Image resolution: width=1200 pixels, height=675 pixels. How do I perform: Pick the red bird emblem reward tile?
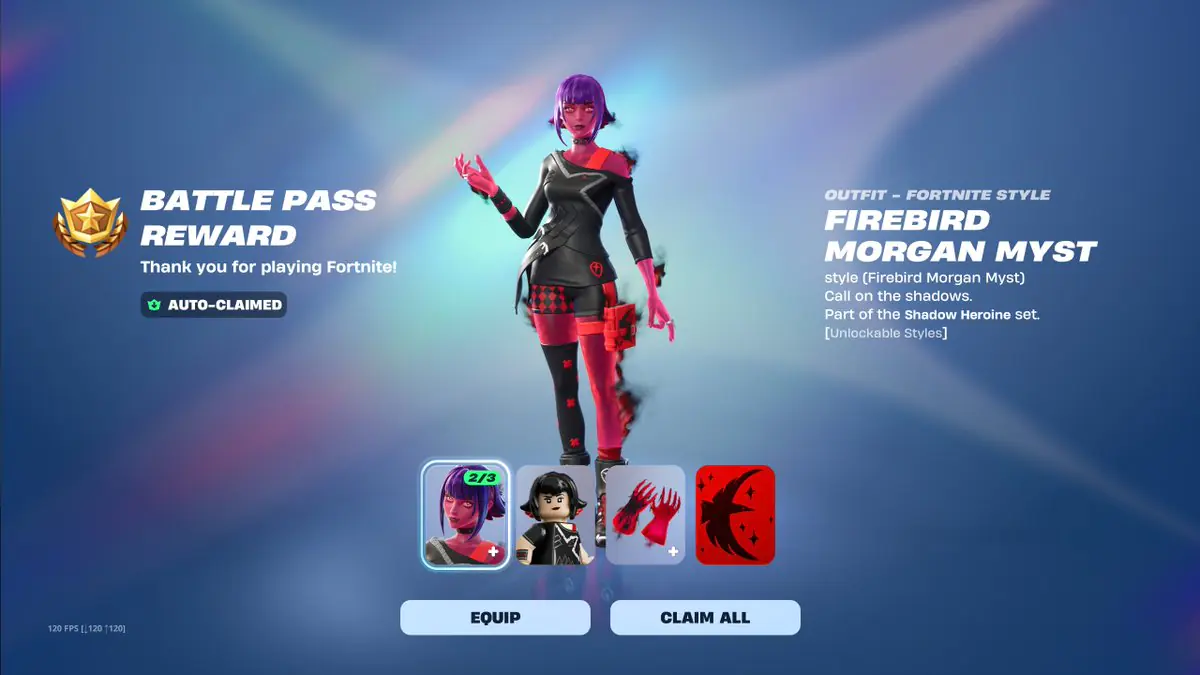pyautogui.click(x=735, y=514)
